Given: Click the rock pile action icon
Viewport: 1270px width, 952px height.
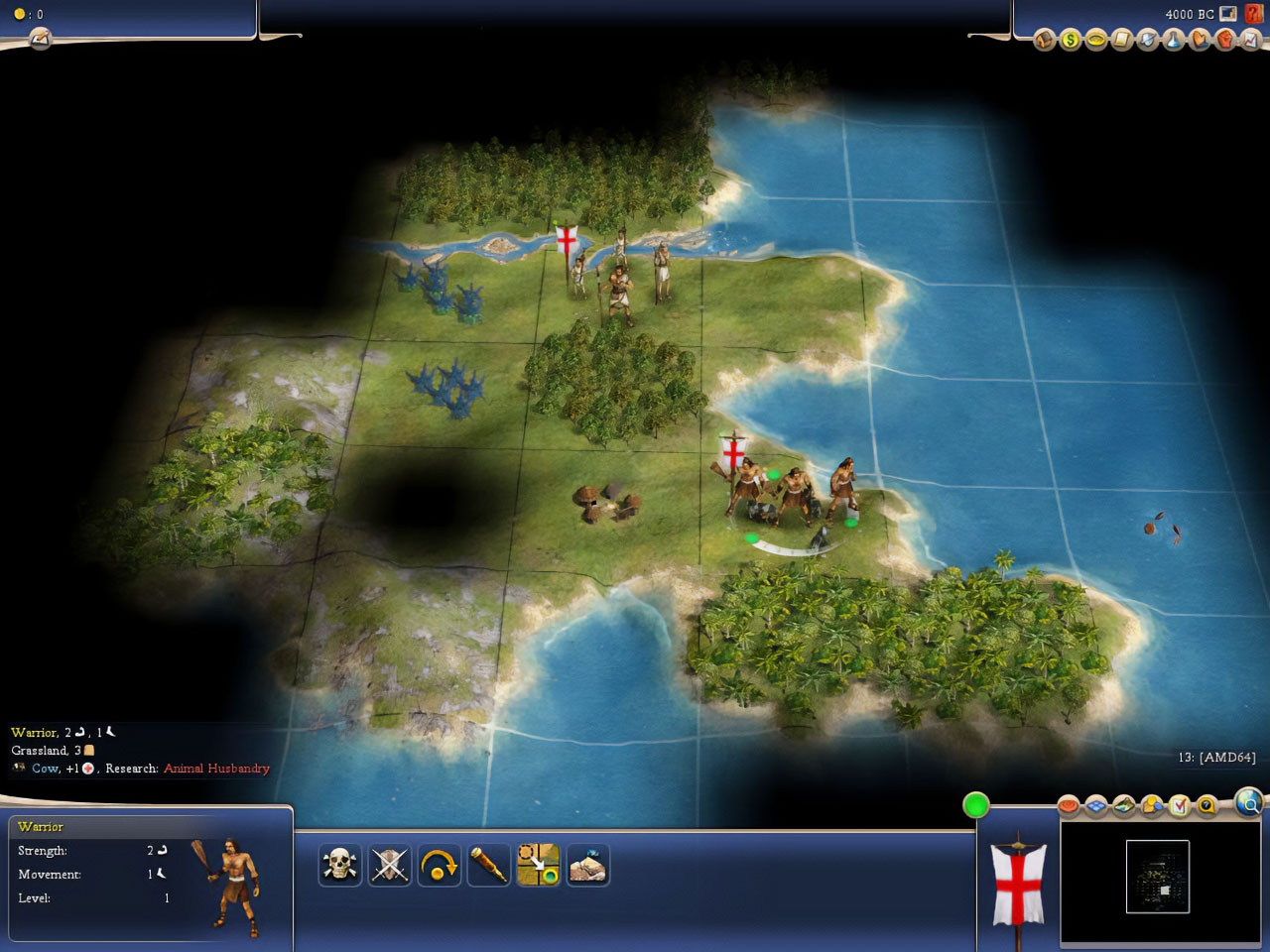Looking at the screenshot, I should (x=587, y=865).
